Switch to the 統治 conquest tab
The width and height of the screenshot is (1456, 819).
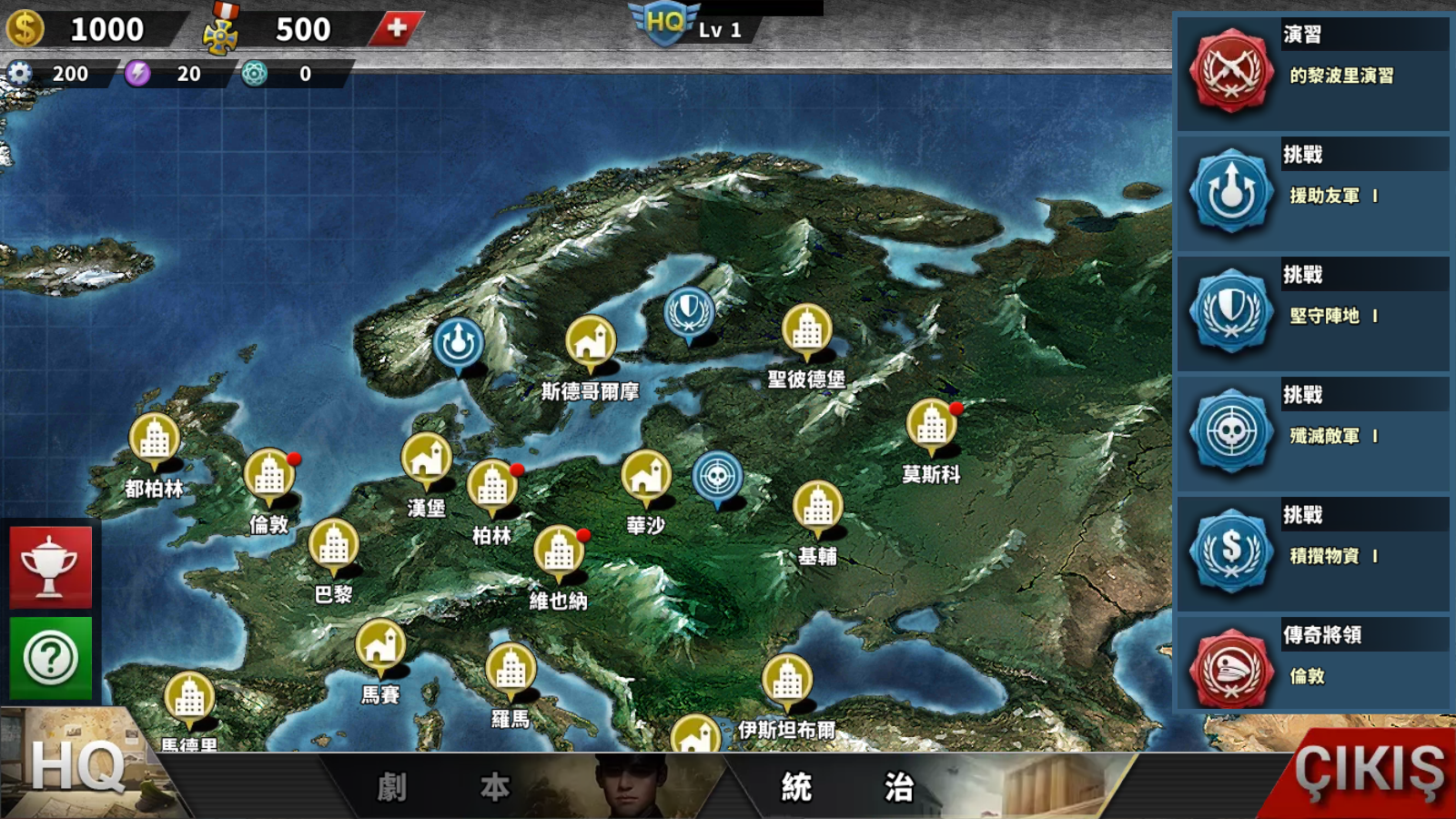(x=847, y=787)
